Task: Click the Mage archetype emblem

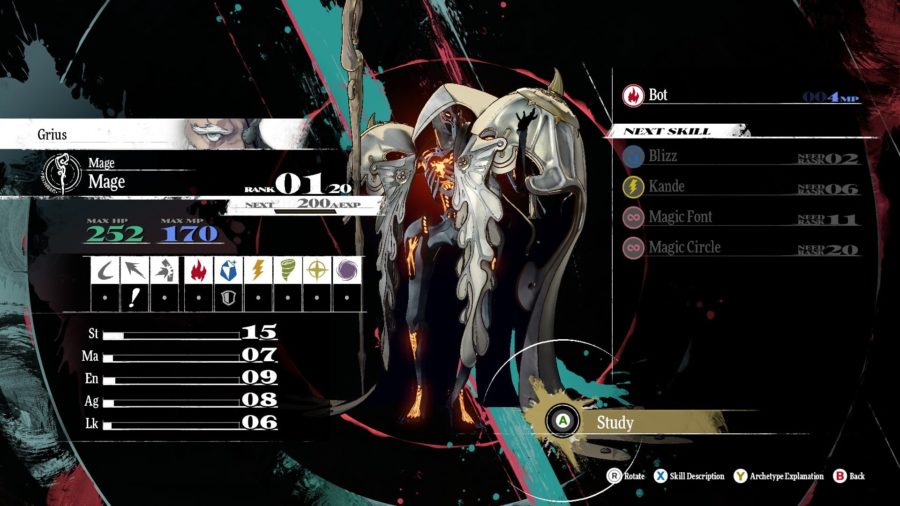Action: tap(62, 175)
